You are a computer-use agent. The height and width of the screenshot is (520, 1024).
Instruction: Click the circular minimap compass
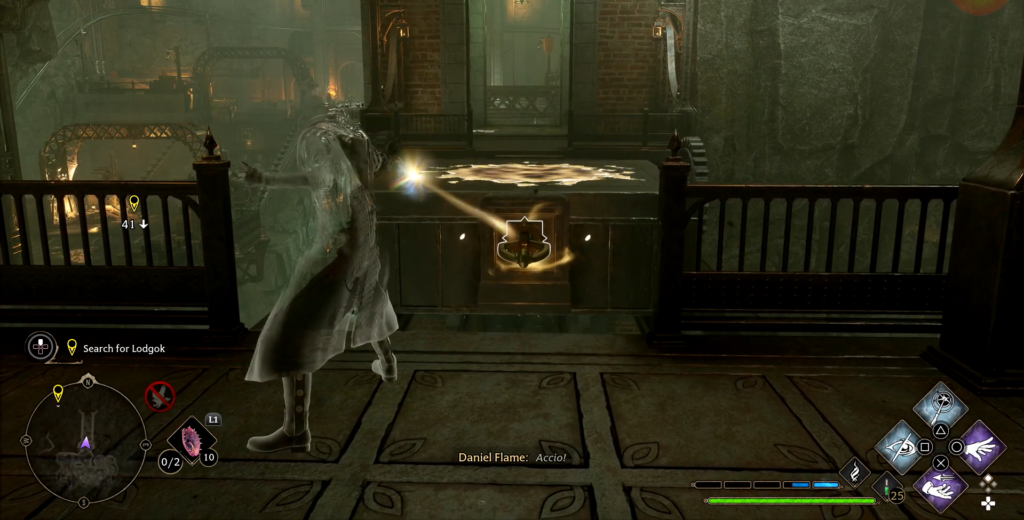click(x=85, y=441)
